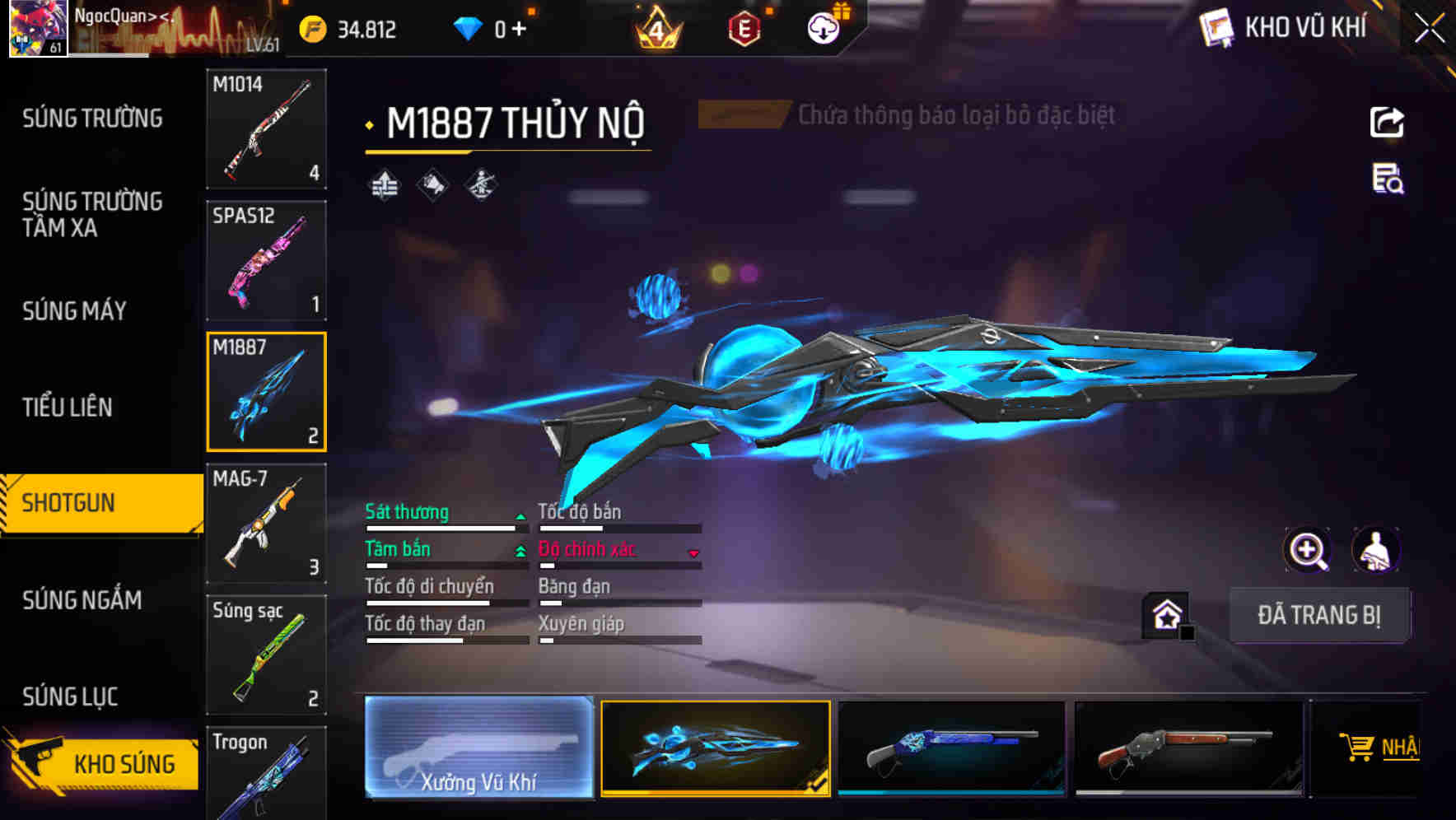Expand the Tầm bắn double-arrow indicator

pyautogui.click(x=521, y=549)
